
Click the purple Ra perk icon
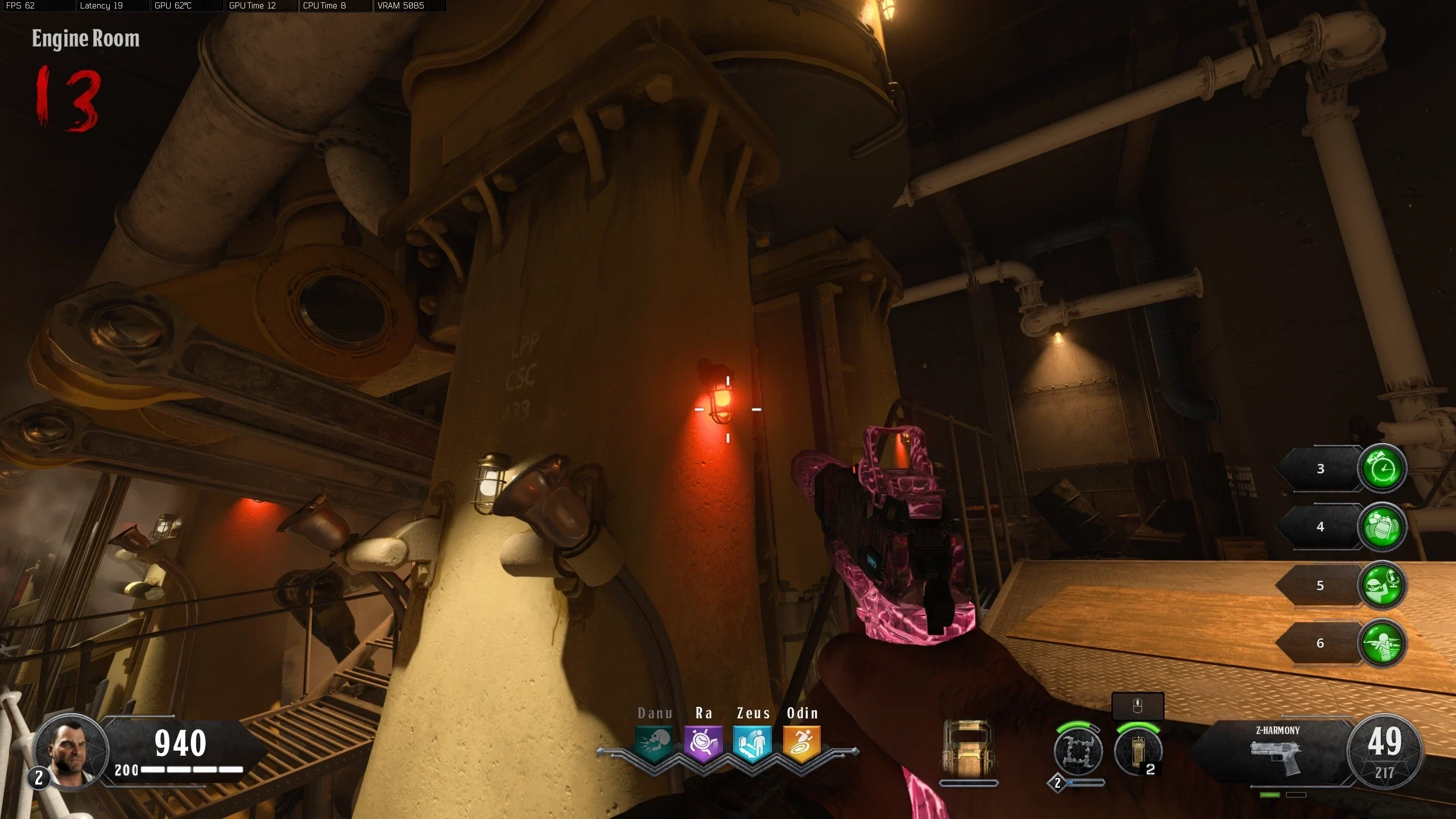coord(704,743)
